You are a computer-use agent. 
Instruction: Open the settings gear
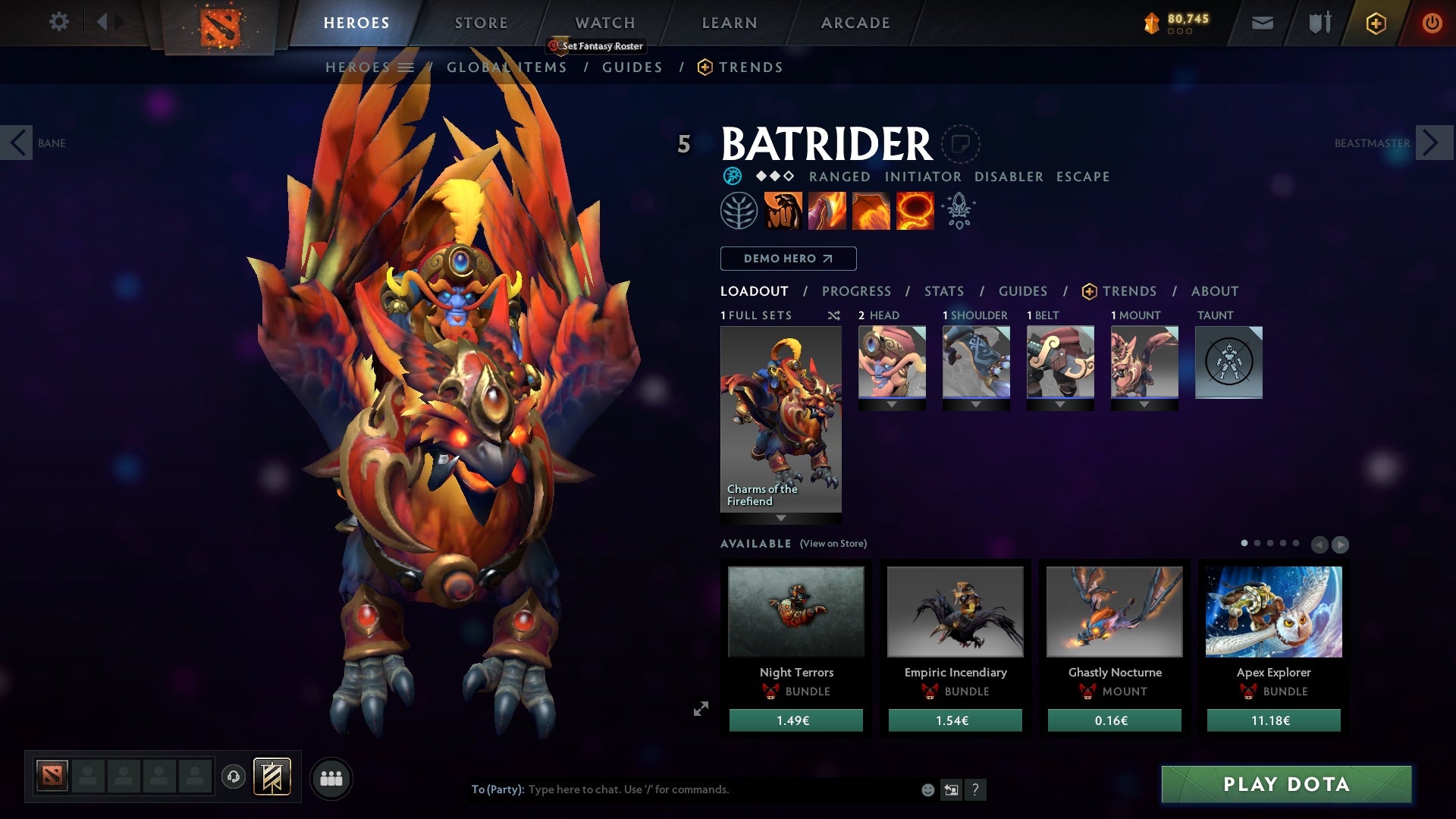[58, 22]
